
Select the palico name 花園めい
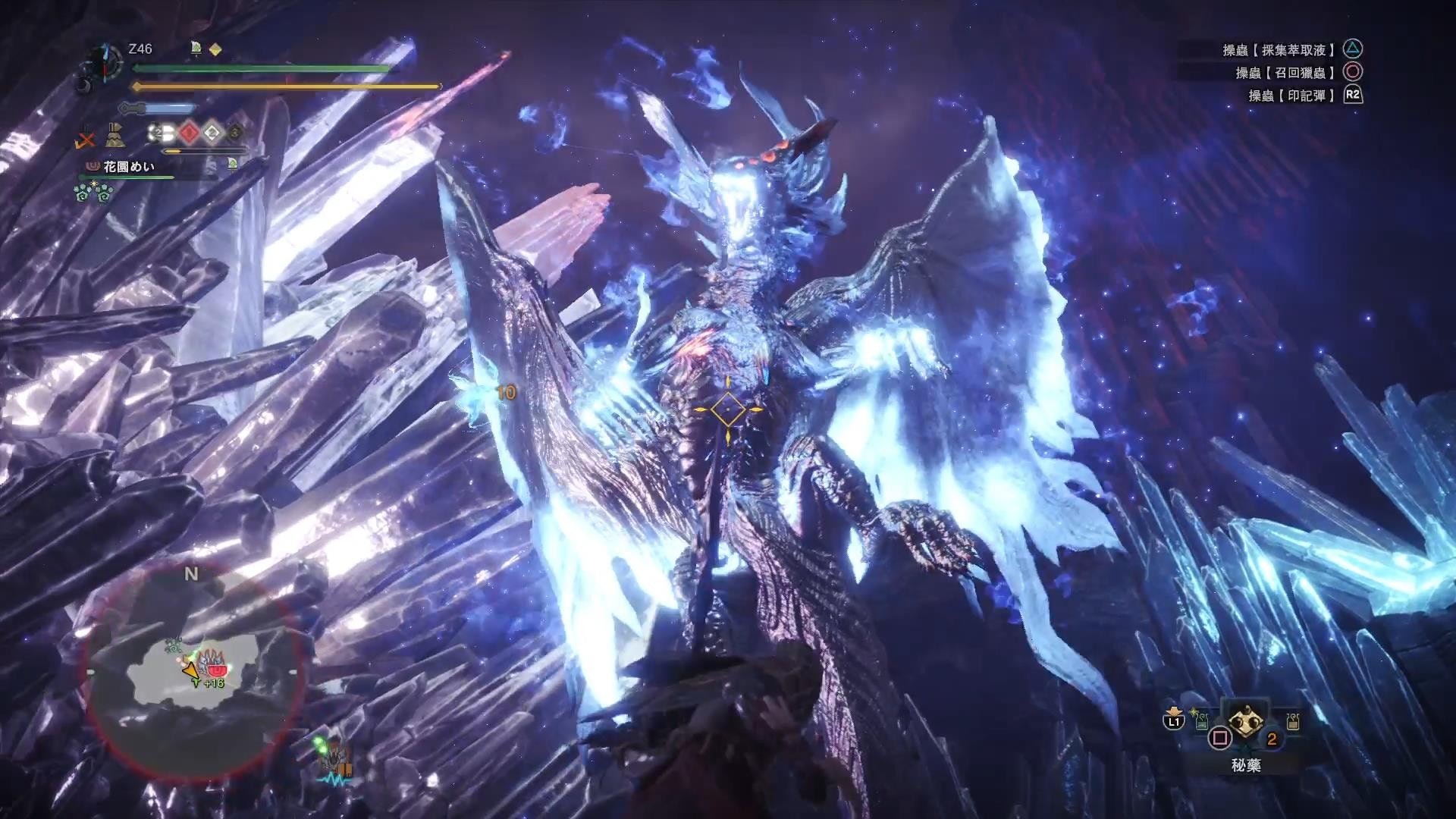[x=129, y=166]
